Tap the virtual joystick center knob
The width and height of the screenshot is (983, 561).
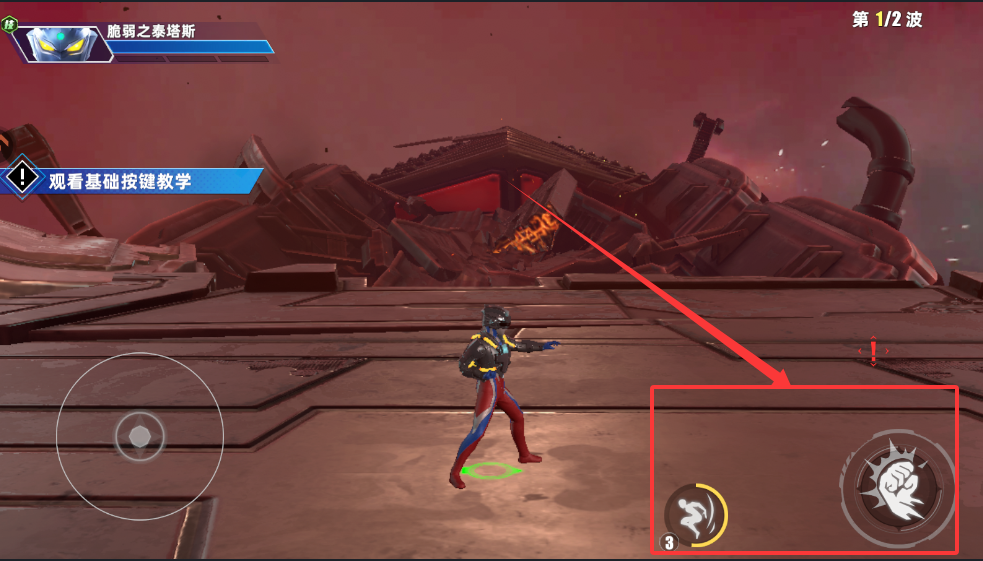[140, 436]
